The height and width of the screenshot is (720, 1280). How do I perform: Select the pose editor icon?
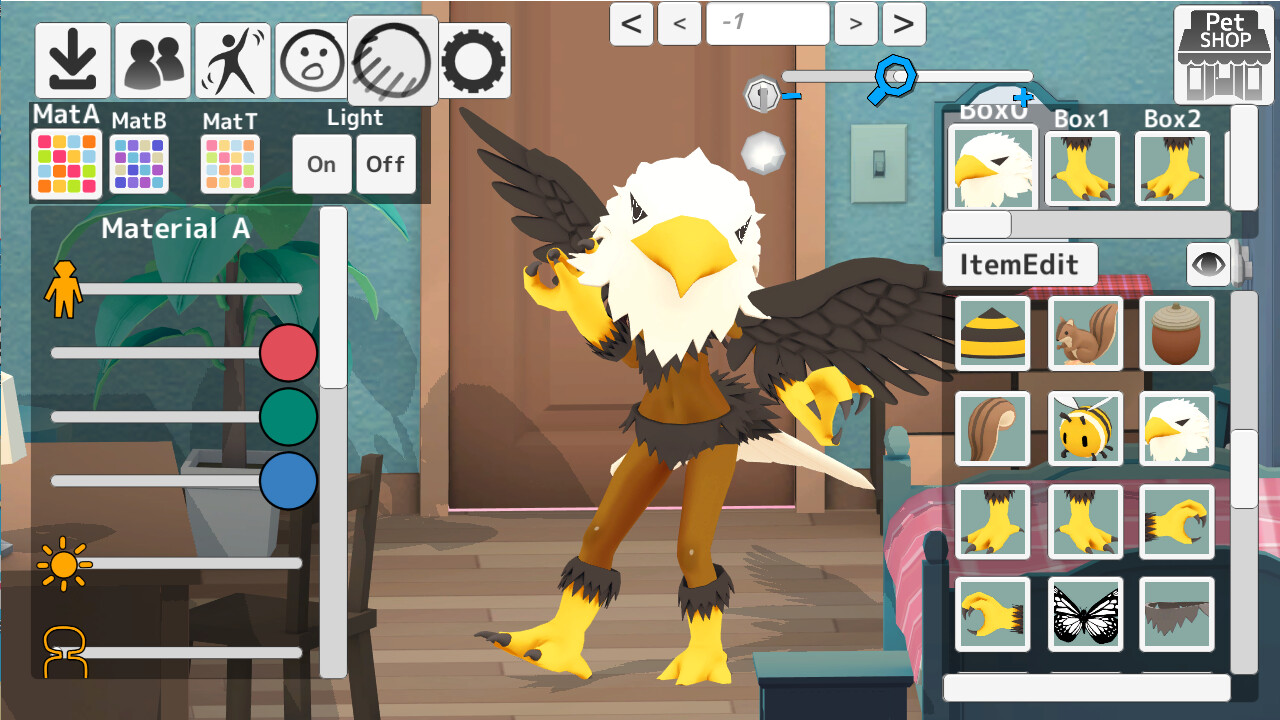(232, 60)
